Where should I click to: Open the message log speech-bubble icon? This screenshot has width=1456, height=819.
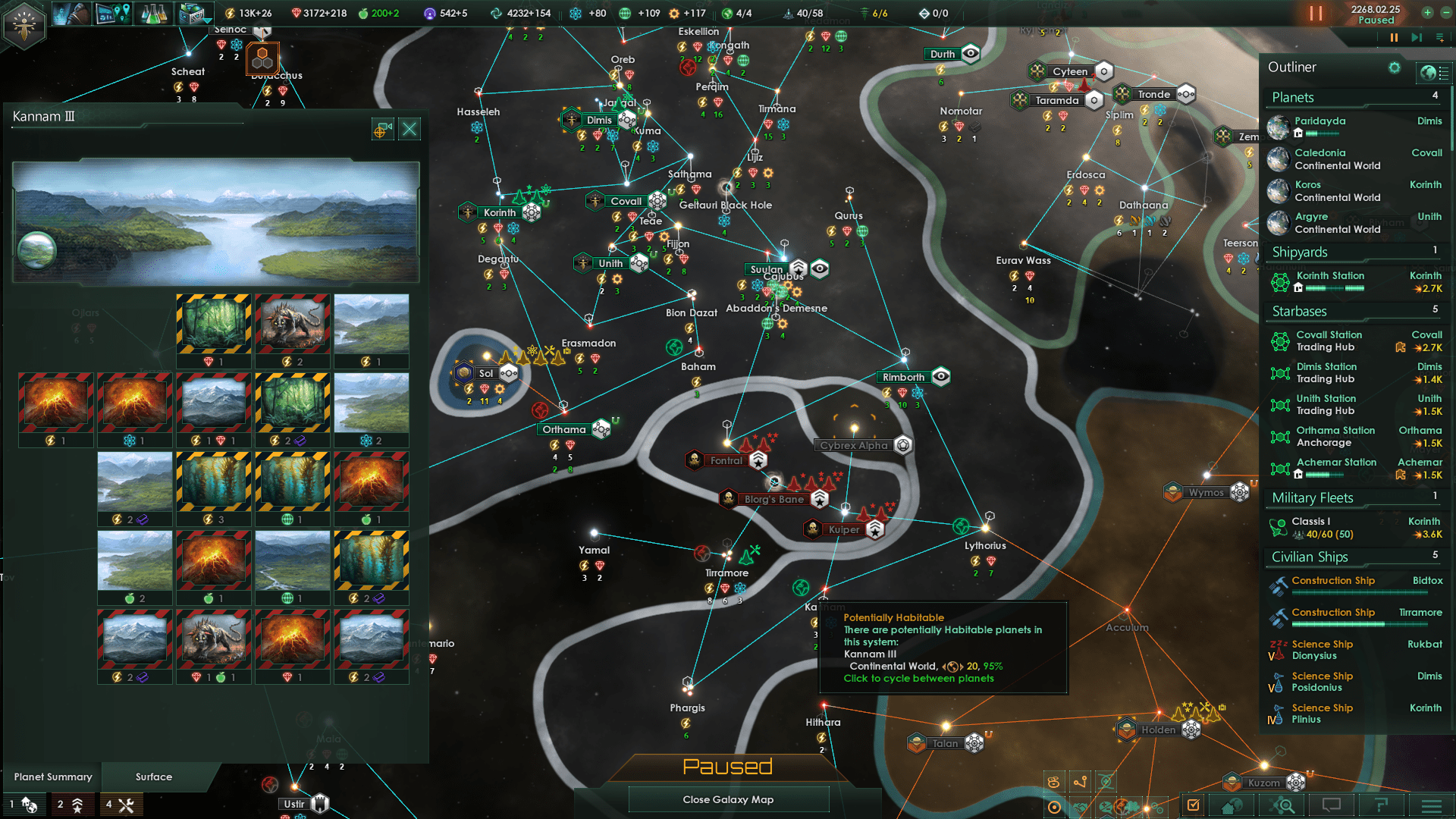1331,805
